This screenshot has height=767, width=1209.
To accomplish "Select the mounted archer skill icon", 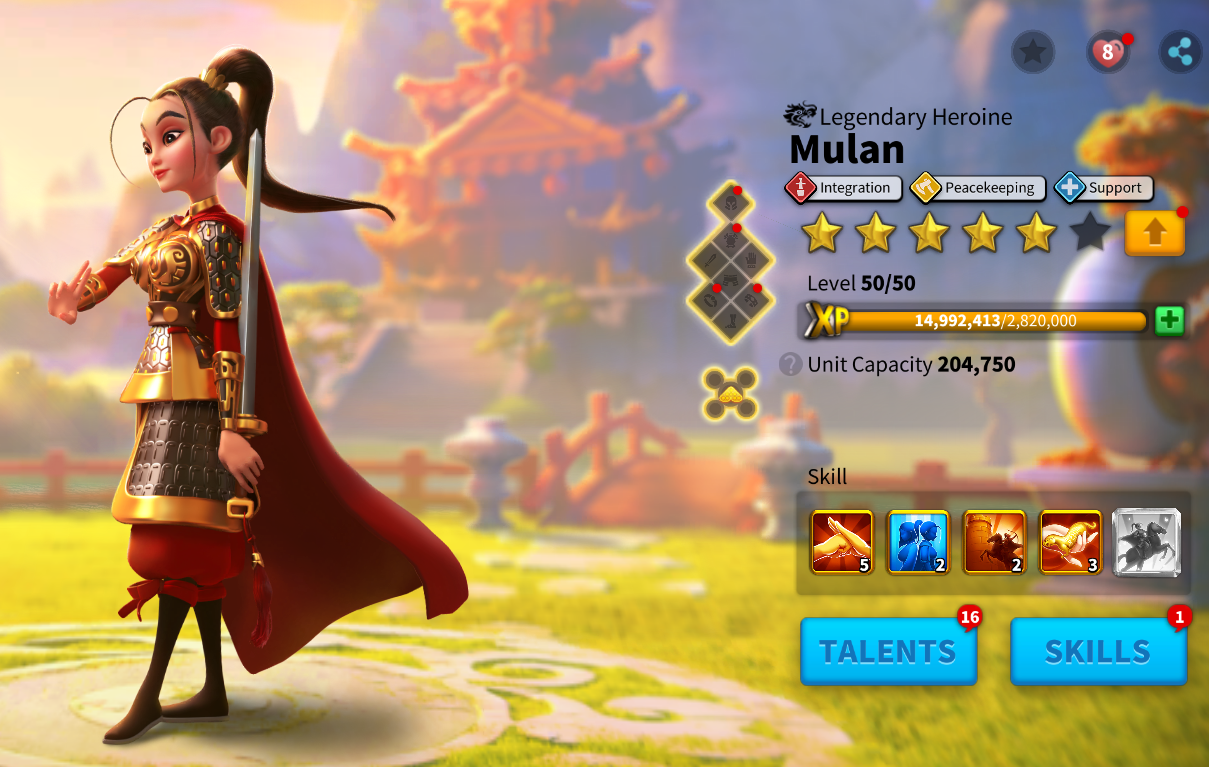I will tap(994, 542).
